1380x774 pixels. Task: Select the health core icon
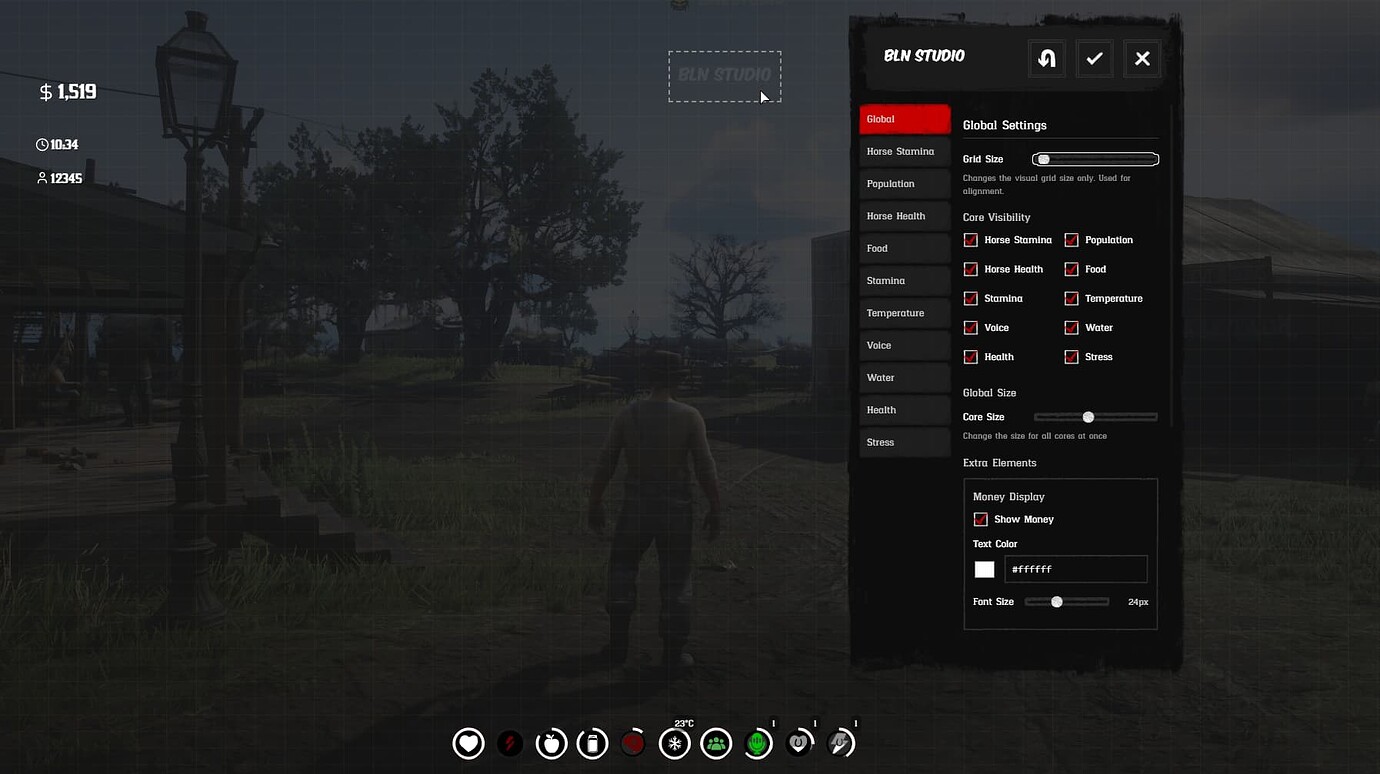pyautogui.click(x=468, y=742)
